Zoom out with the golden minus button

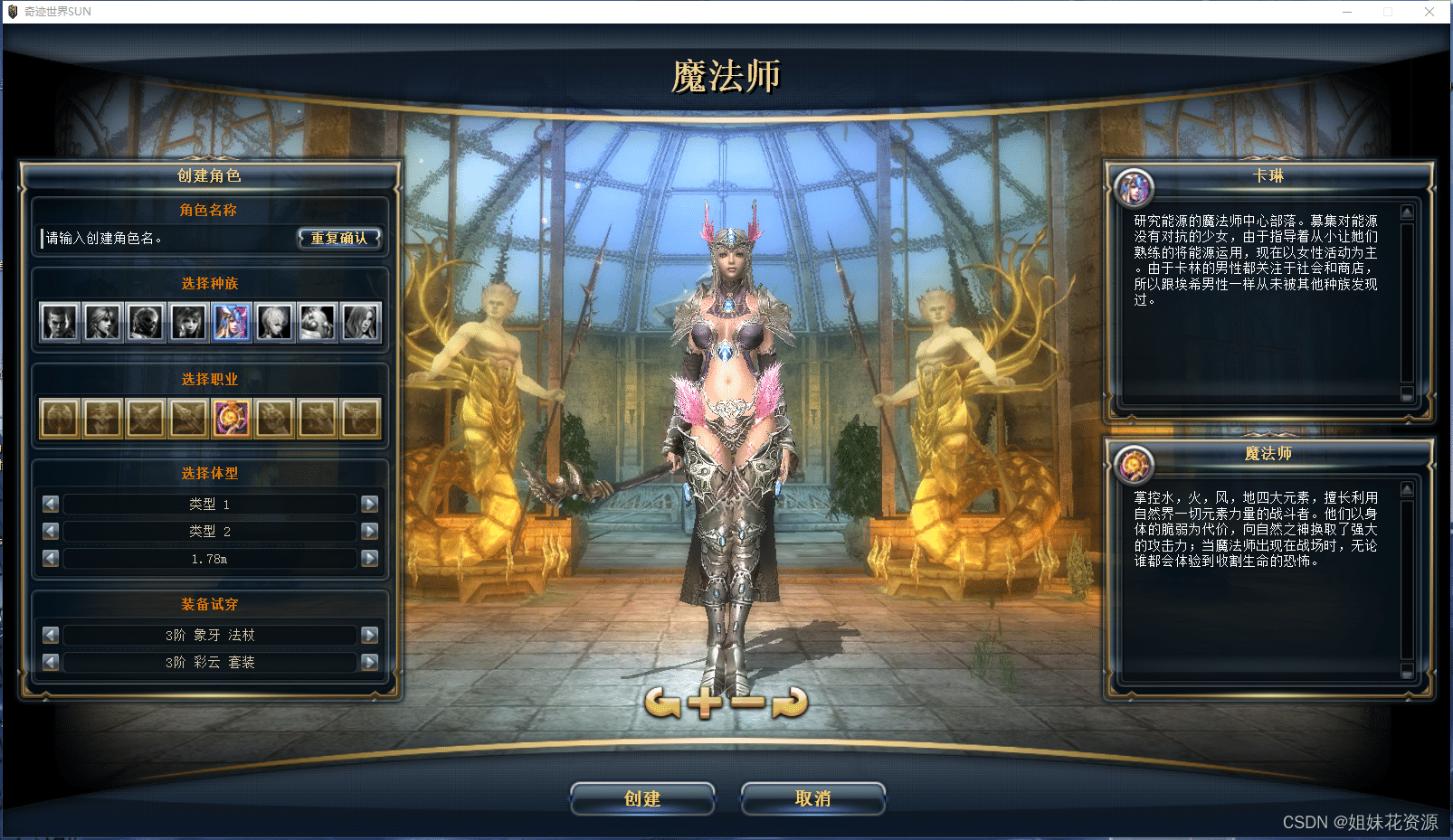(x=747, y=702)
